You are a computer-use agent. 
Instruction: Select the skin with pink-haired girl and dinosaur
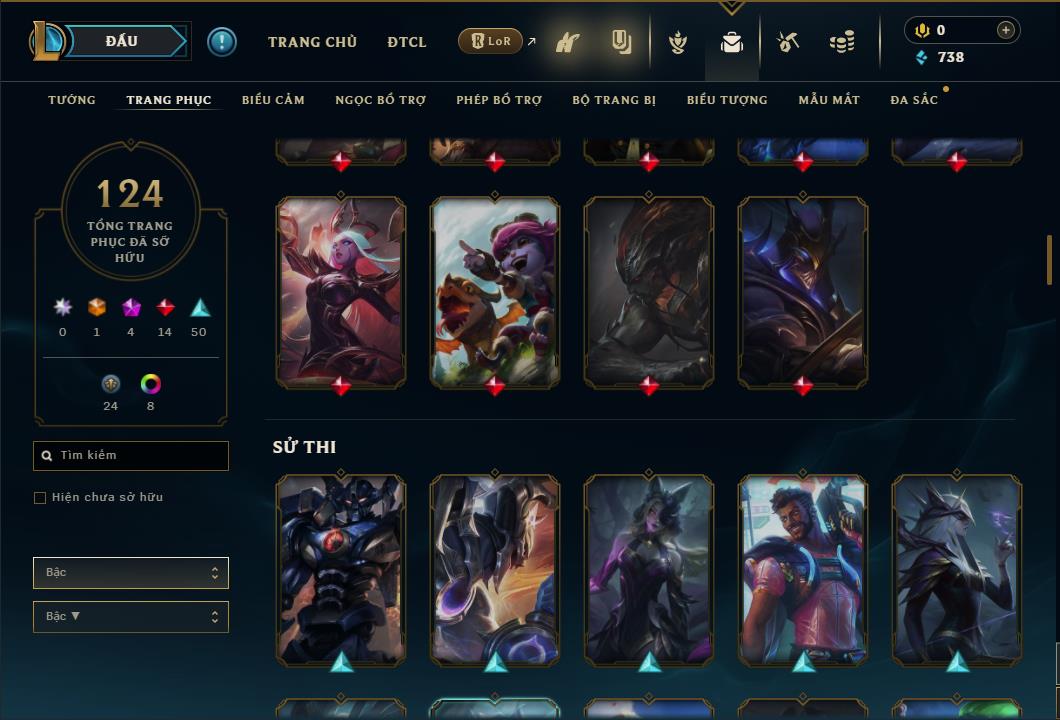495,290
